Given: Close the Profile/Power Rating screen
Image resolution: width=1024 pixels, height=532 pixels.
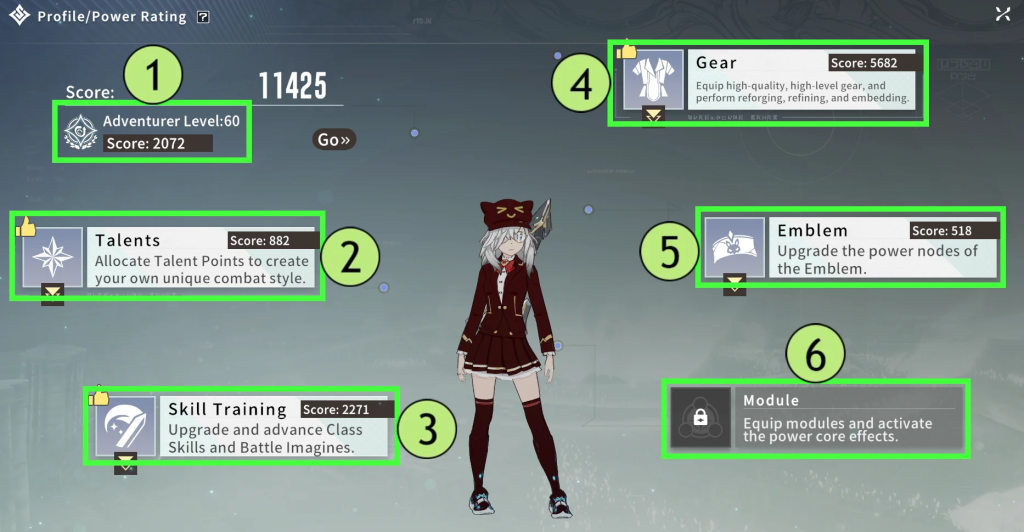Looking at the screenshot, I should 1002,14.
